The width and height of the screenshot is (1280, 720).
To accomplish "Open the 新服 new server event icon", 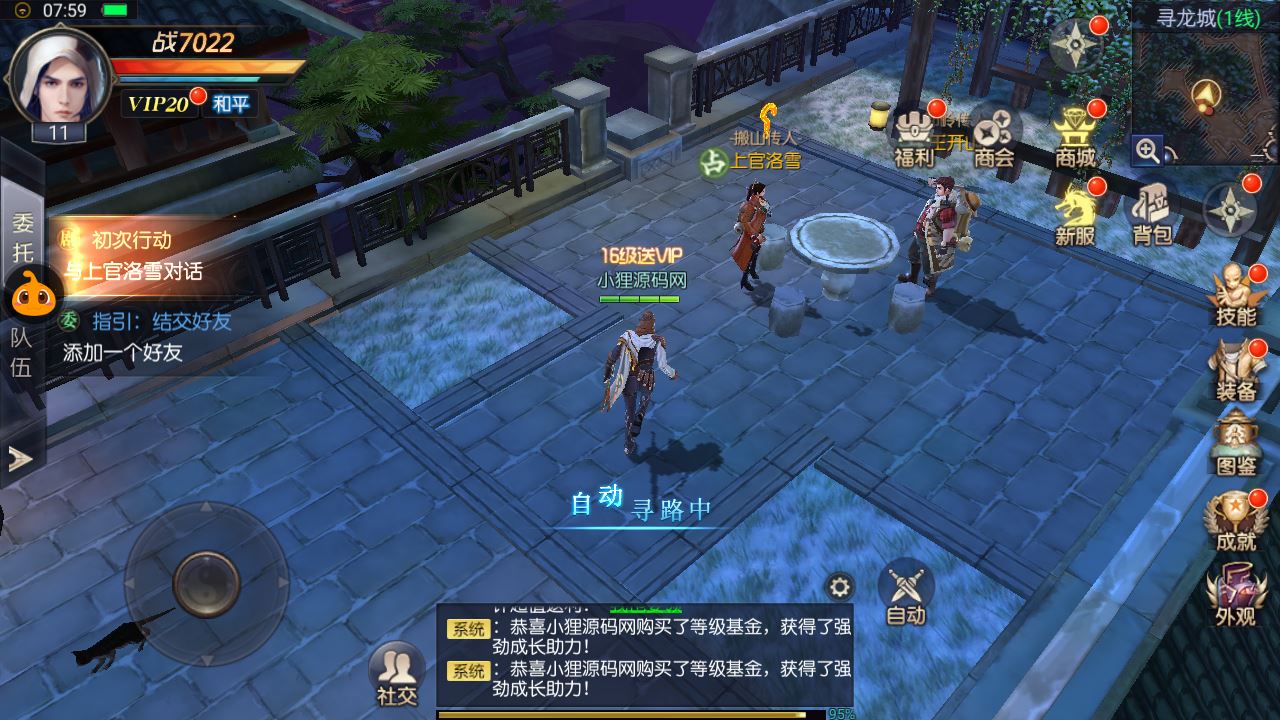I will pyautogui.click(x=1072, y=213).
